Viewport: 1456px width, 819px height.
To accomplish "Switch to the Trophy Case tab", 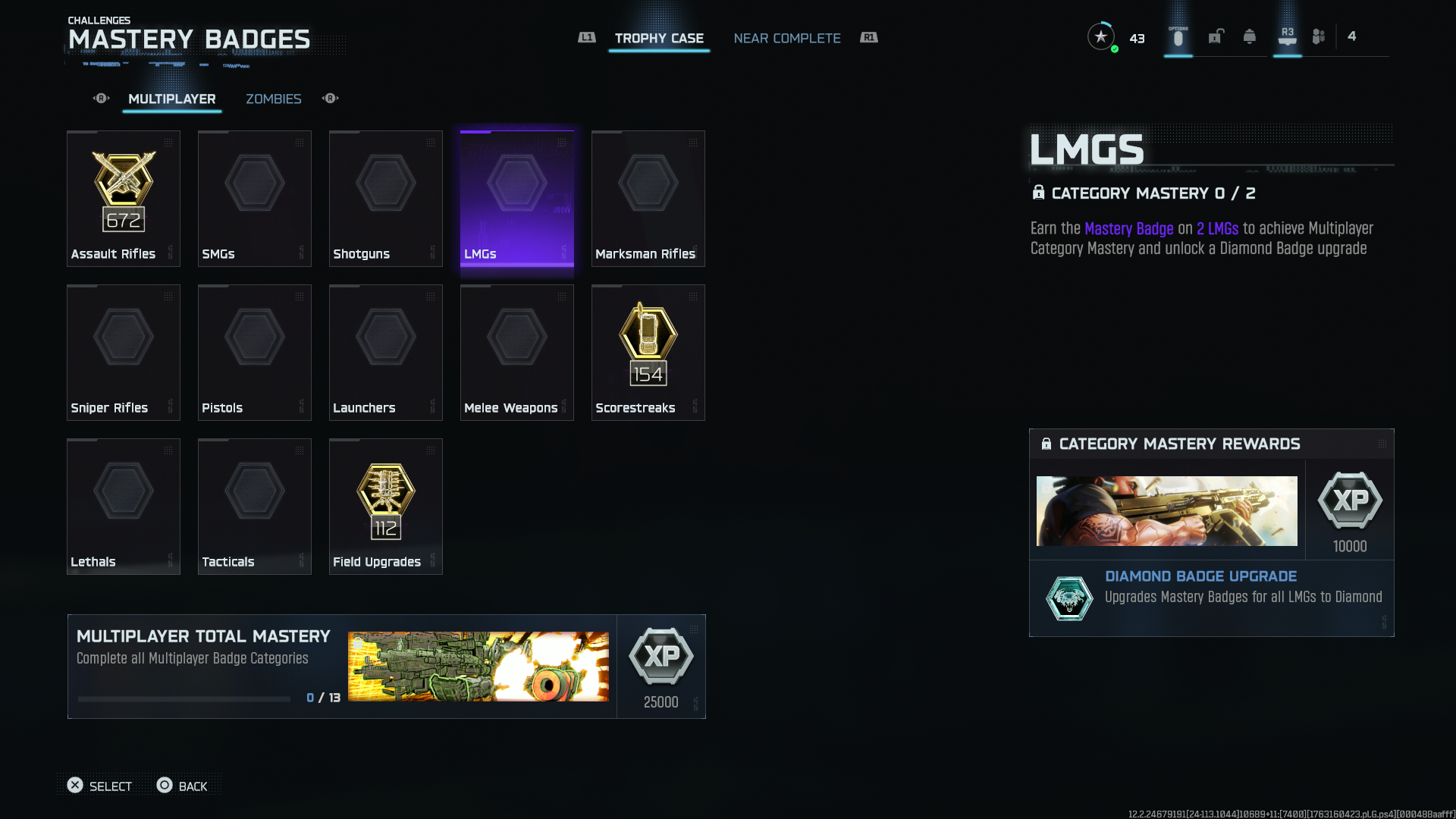I will [659, 38].
